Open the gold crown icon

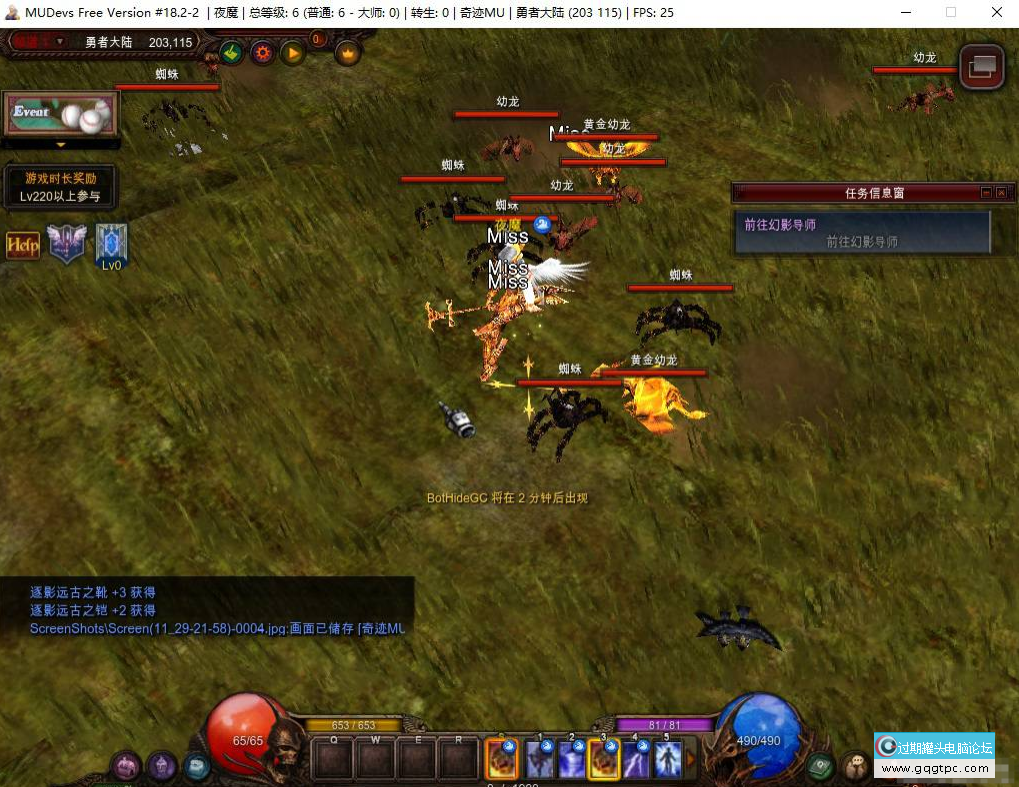click(x=348, y=53)
